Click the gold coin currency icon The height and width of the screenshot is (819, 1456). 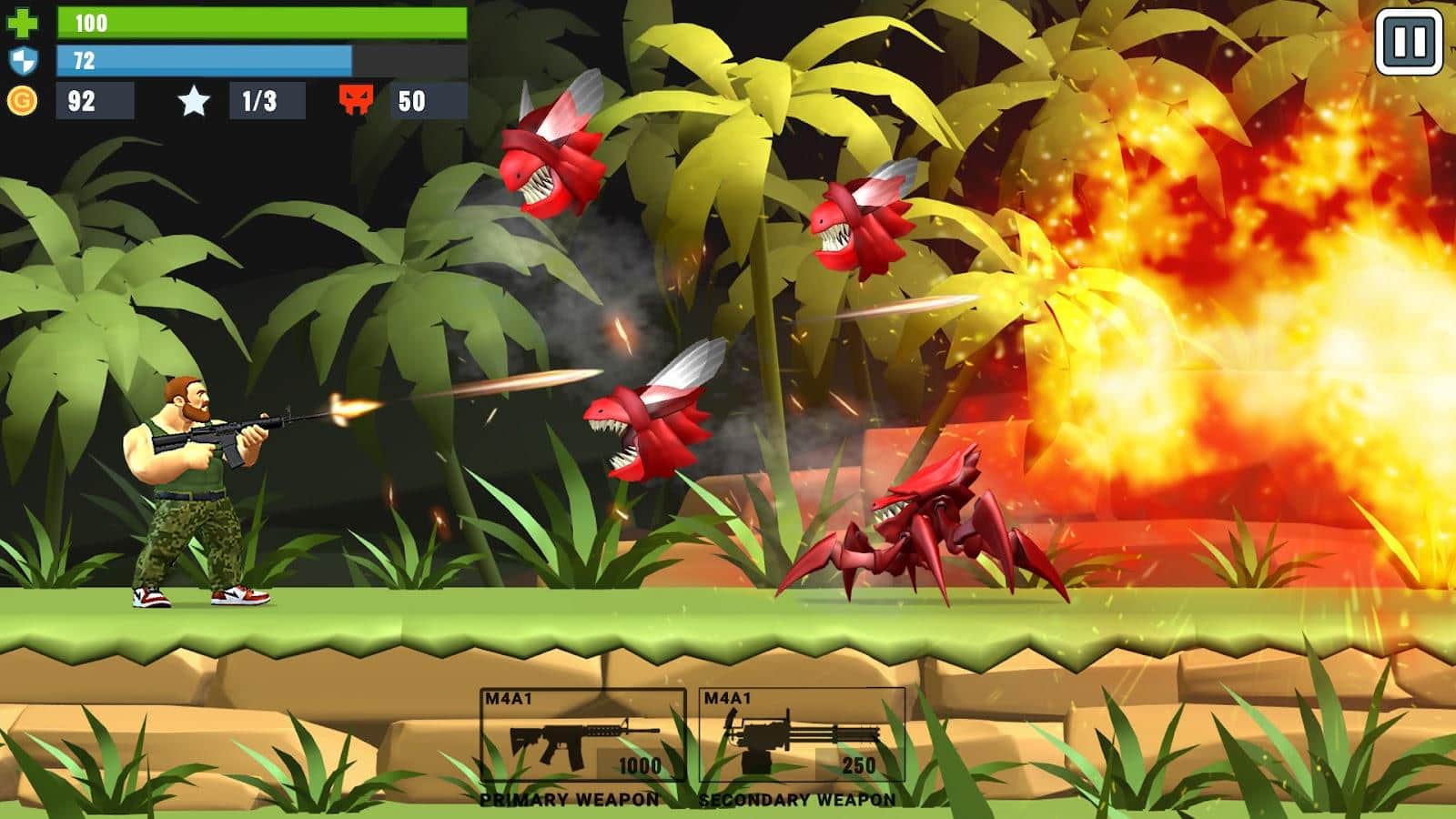point(23,100)
